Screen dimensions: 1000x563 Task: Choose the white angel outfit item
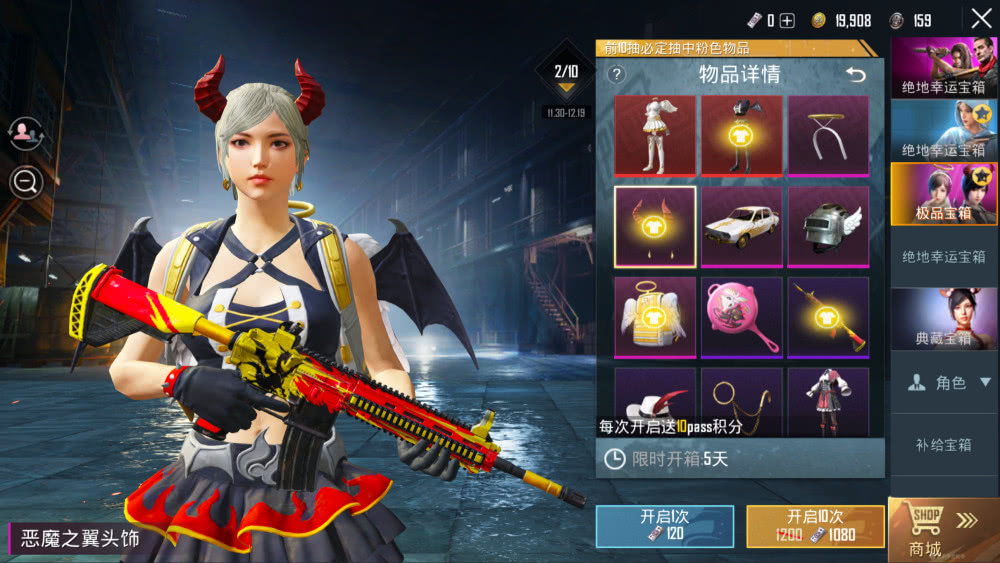pyautogui.click(x=655, y=136)
